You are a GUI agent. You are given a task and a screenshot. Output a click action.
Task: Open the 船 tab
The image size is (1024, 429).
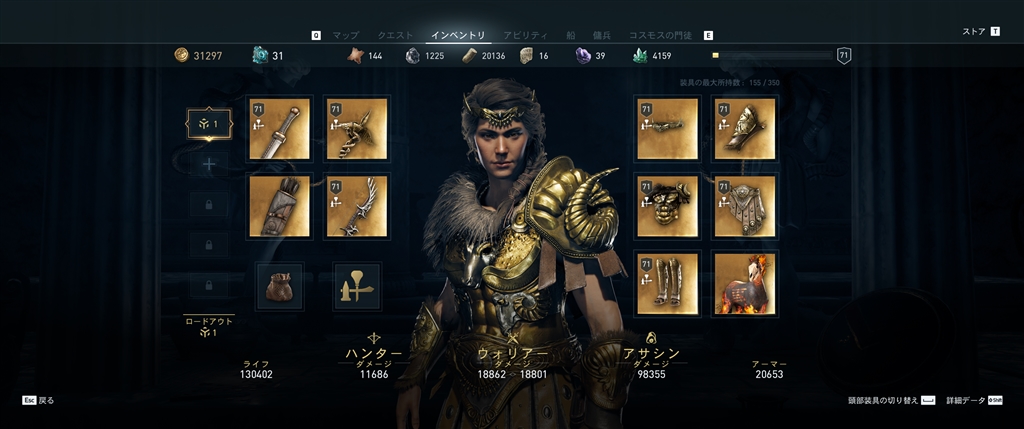point(572,35)
